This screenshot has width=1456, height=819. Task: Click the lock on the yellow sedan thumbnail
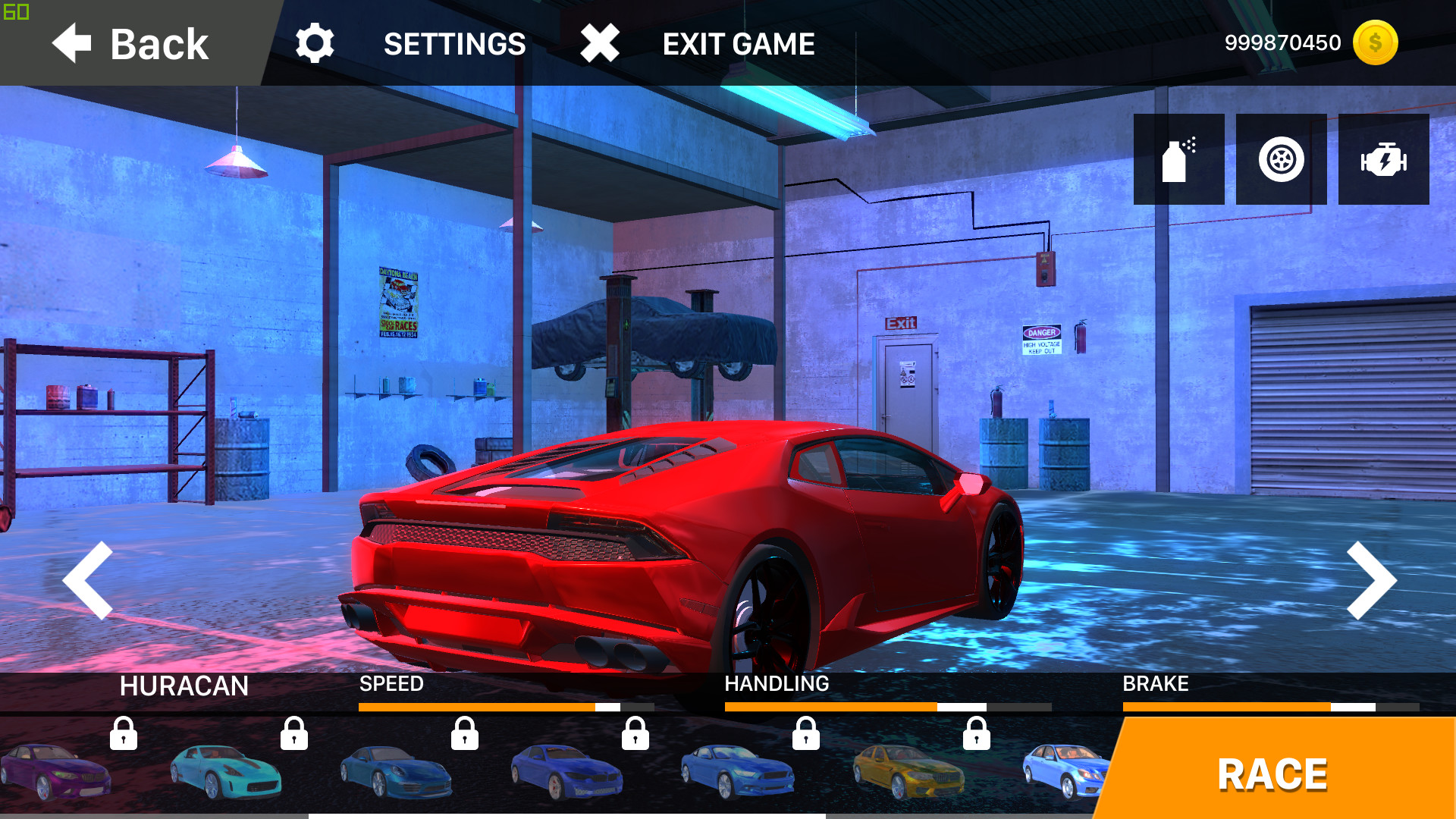[x=977, y=736]
